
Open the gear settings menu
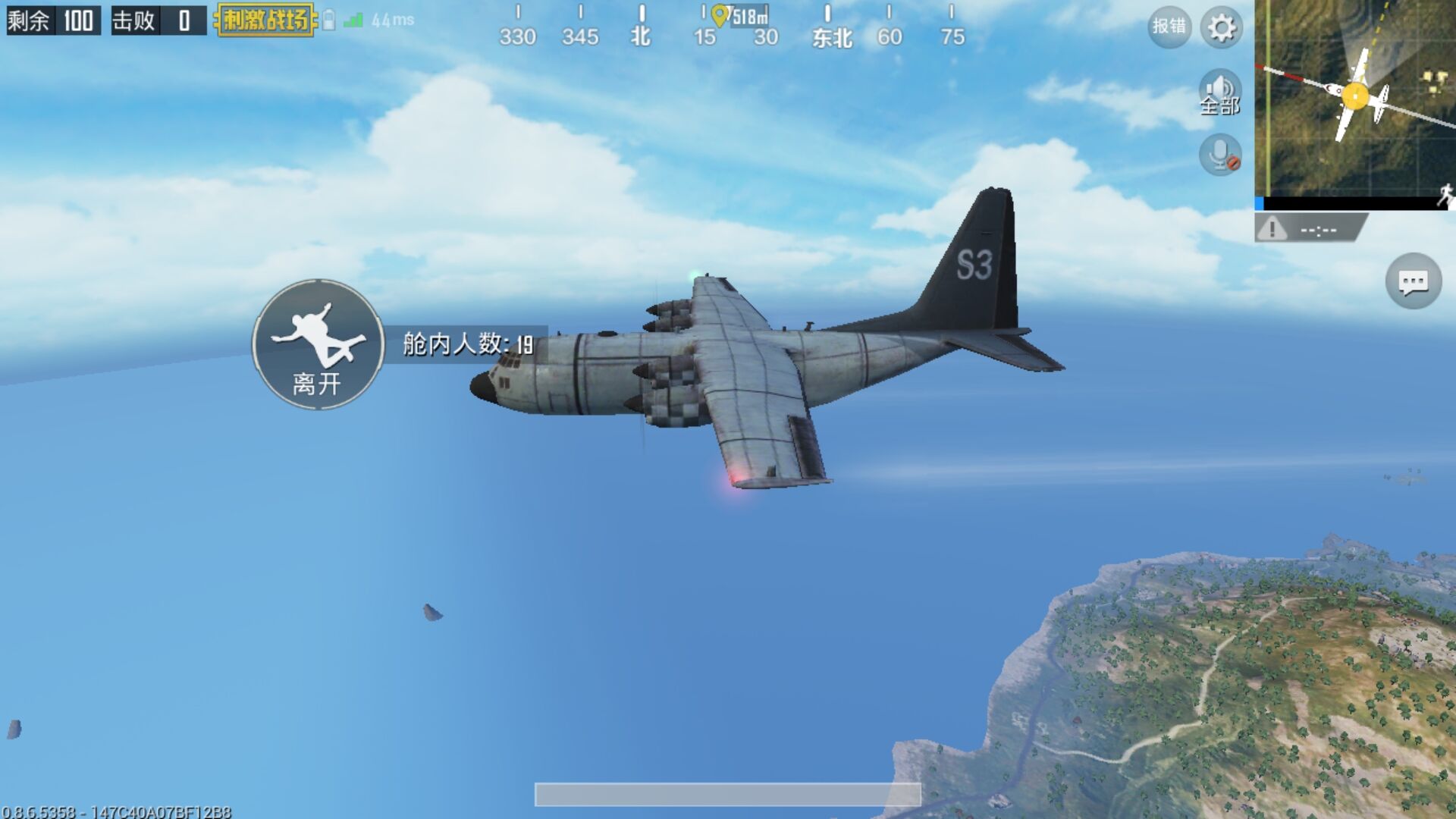[1221, 28]
